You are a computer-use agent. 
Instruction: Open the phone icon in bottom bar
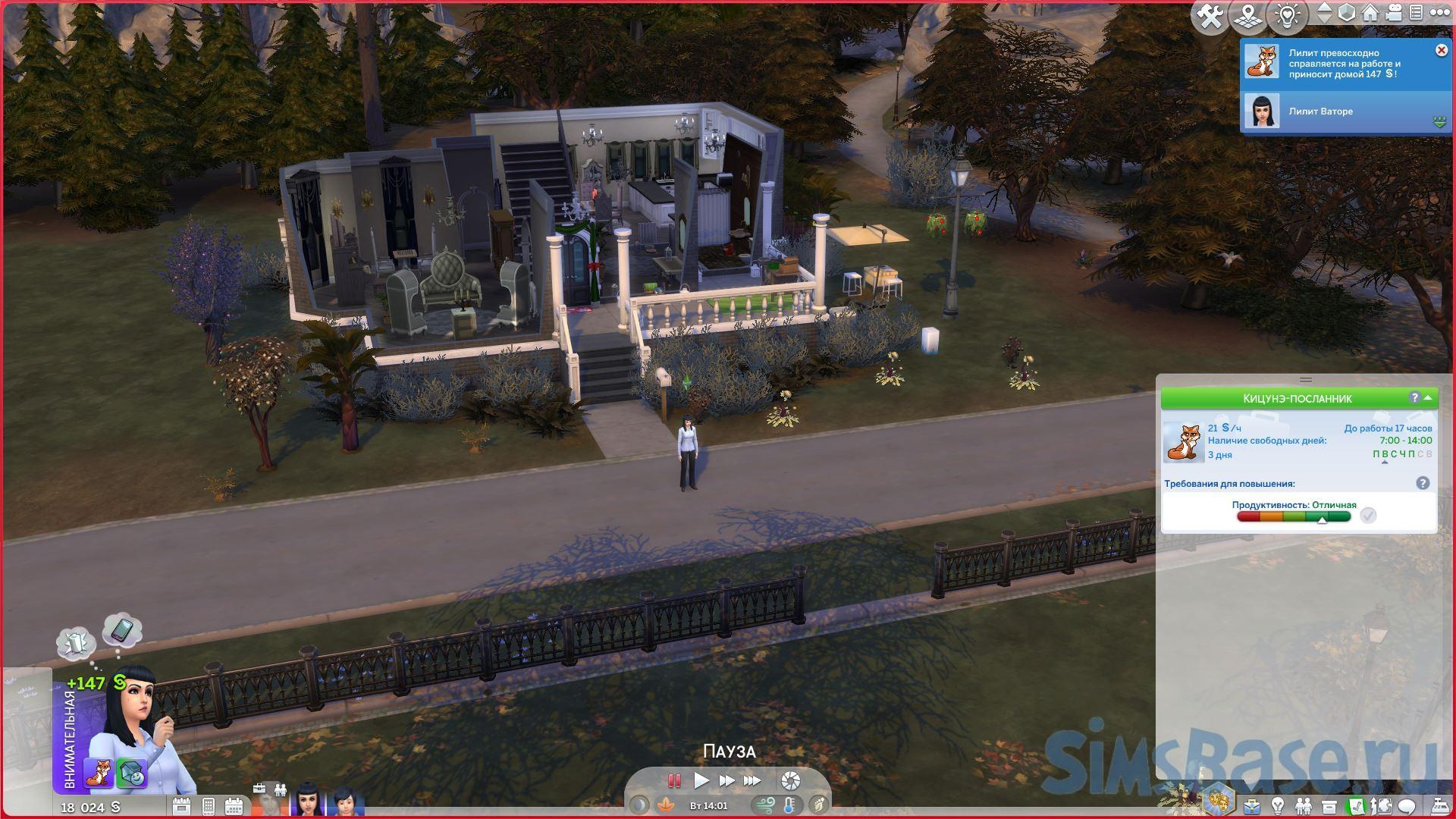(209, 806)
